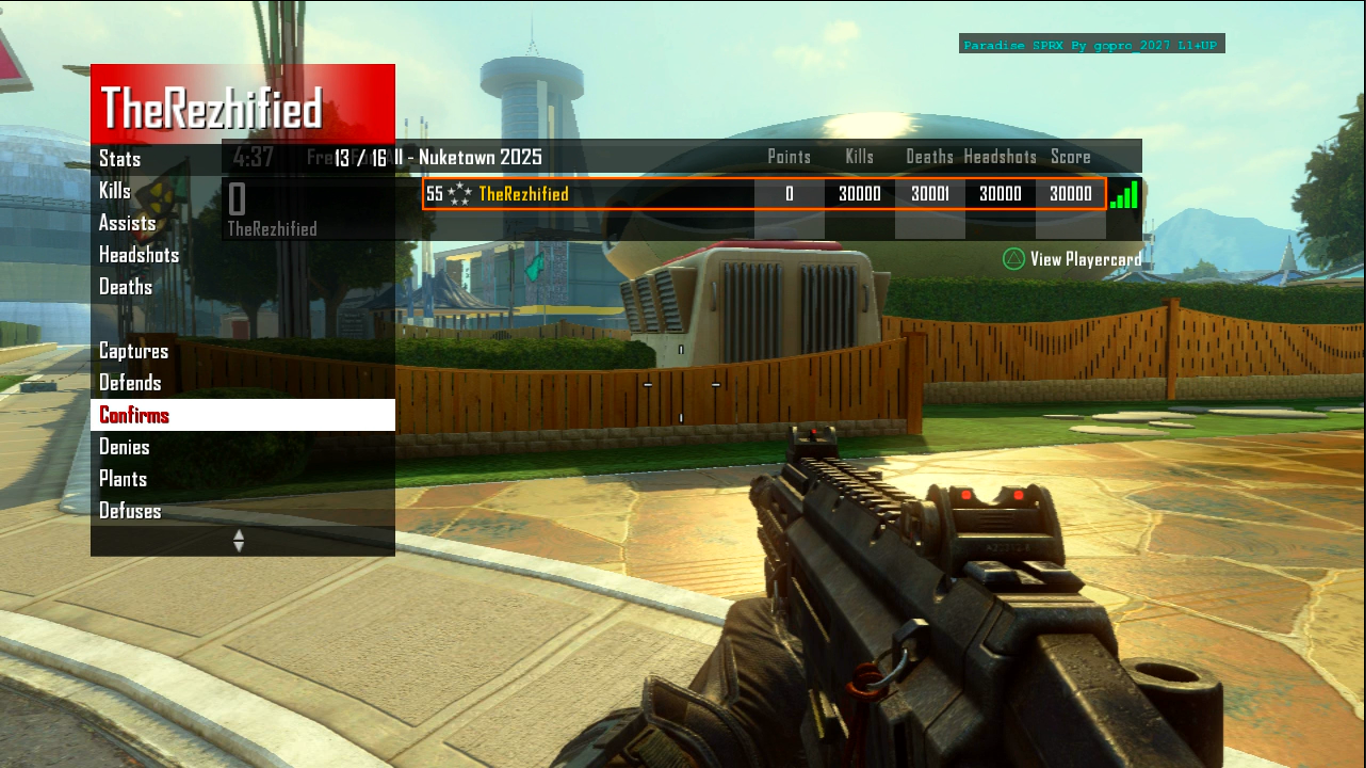Screen dimensions: 1366x768
Task: Choose the Captures menu entry
Action: (133, 351)
